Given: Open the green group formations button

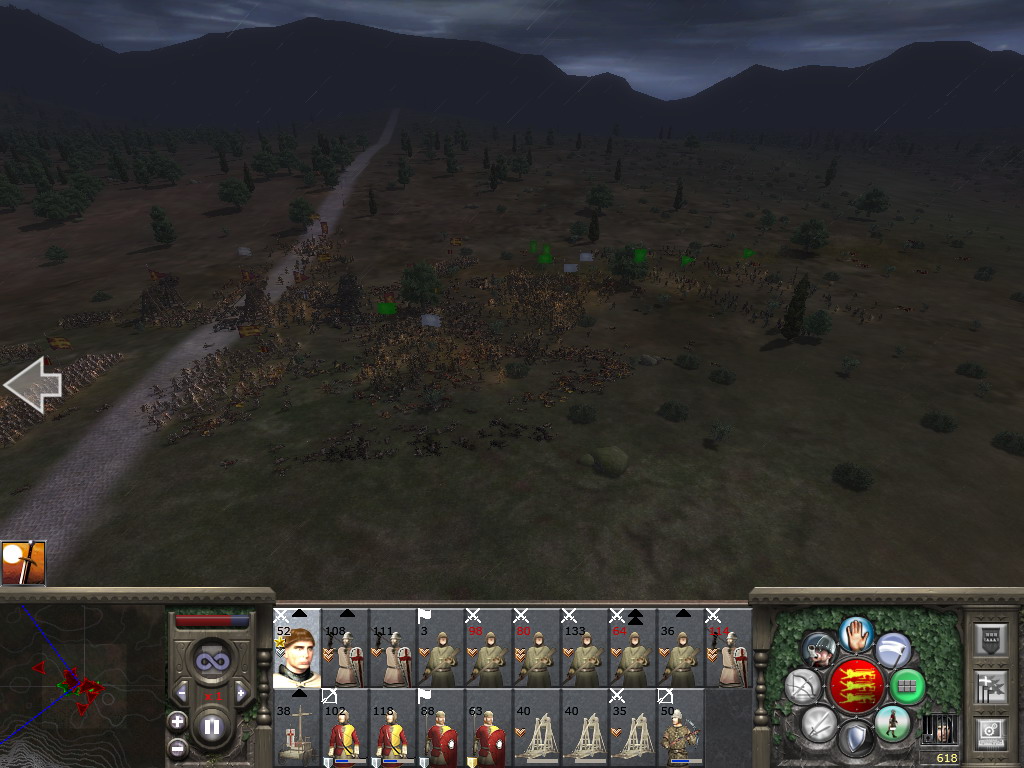Looking at the screenshot, I should tap(906, 686).
